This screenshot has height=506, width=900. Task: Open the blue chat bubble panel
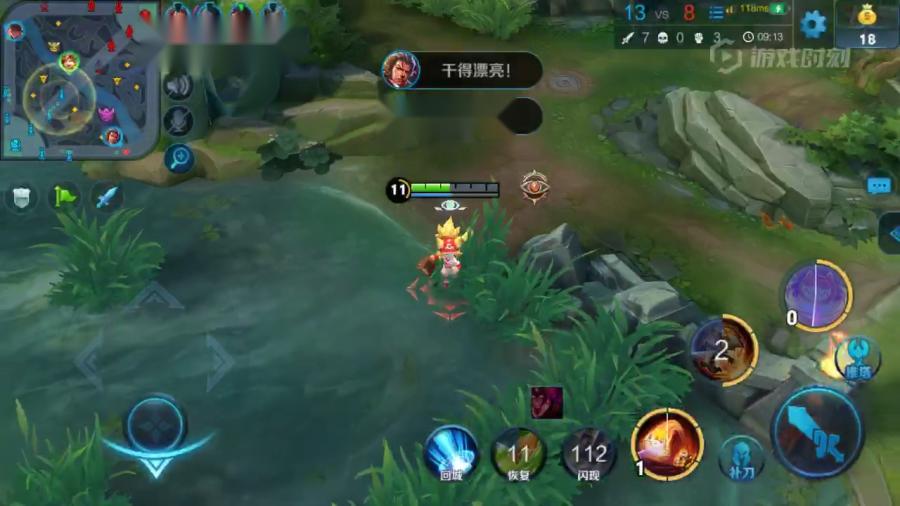coord(879,186)
